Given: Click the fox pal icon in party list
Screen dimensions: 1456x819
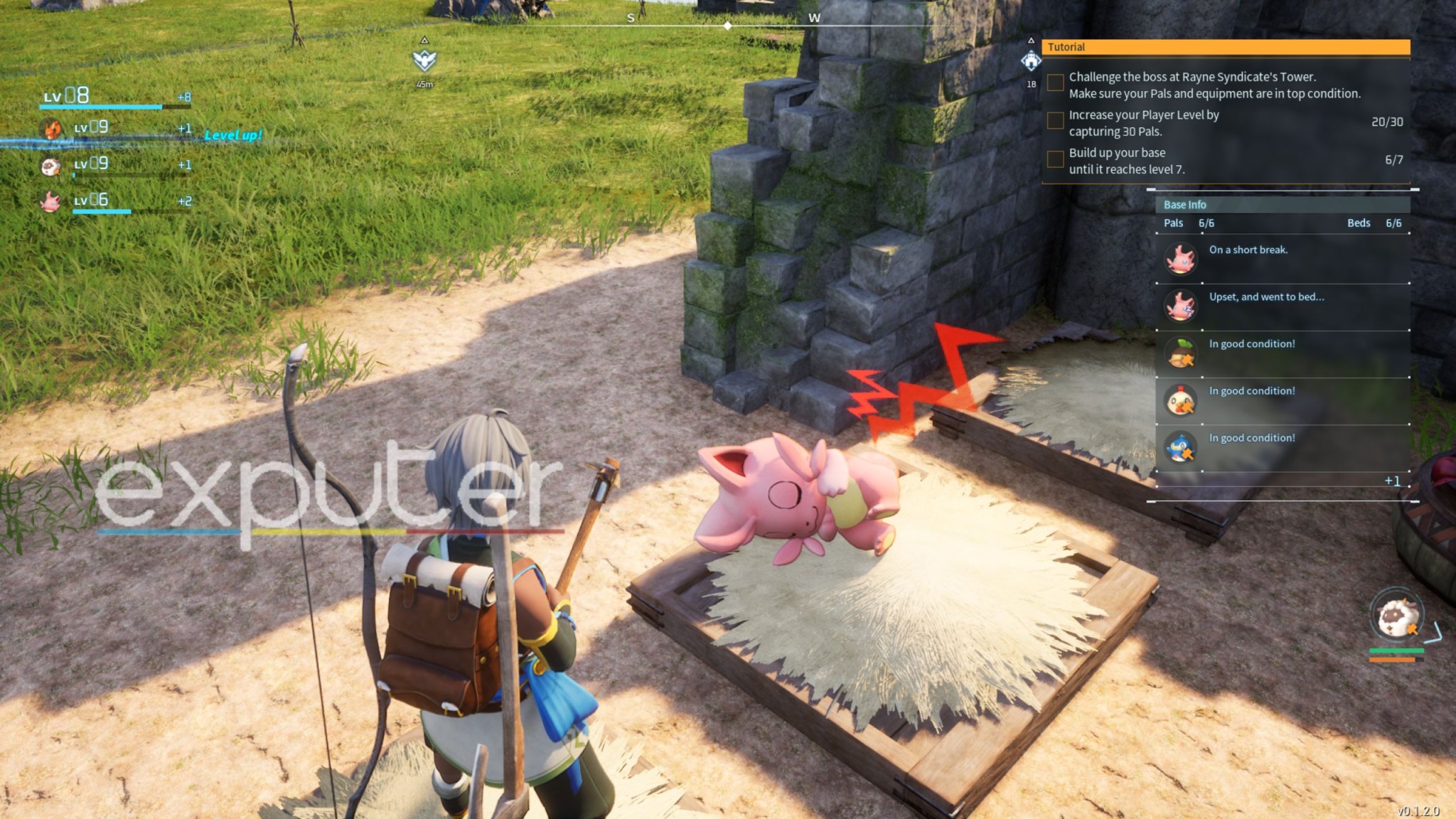Looking at the screenshot, I should click(51, 129).
